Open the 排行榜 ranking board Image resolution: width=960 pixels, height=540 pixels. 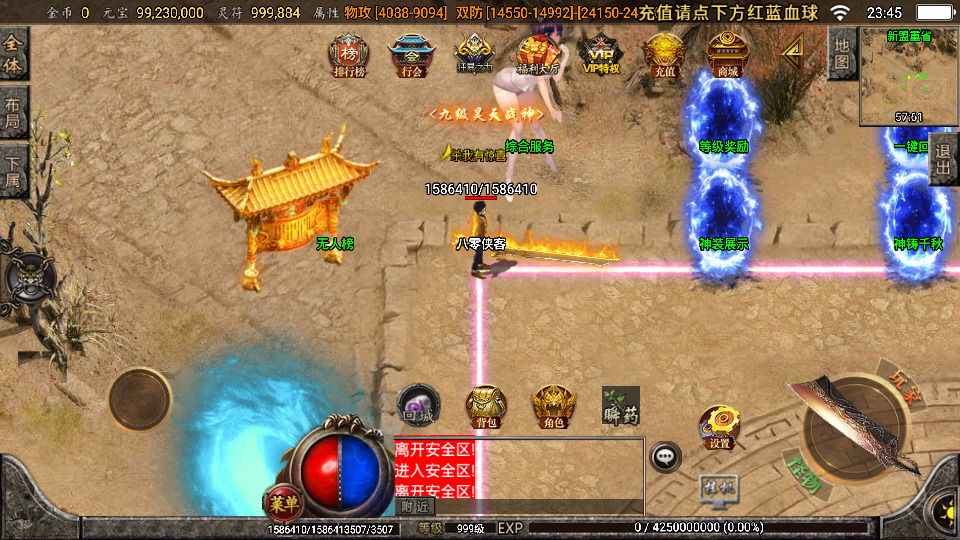348,55
